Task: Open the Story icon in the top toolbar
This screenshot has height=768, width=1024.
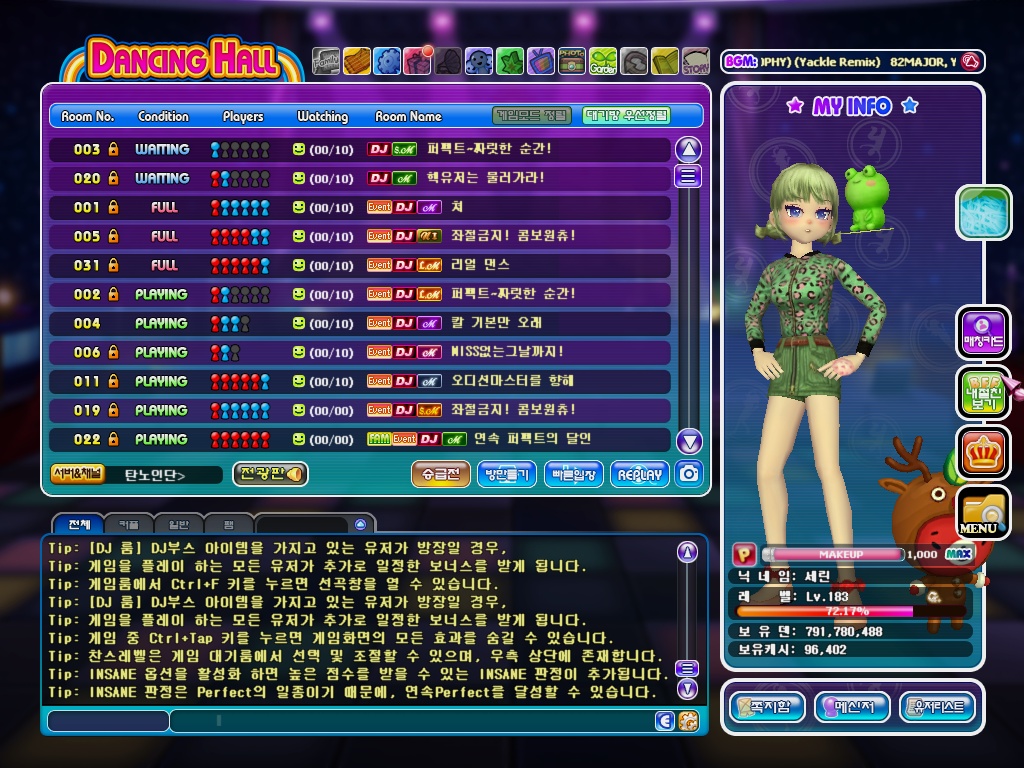Action: [695, 62]
